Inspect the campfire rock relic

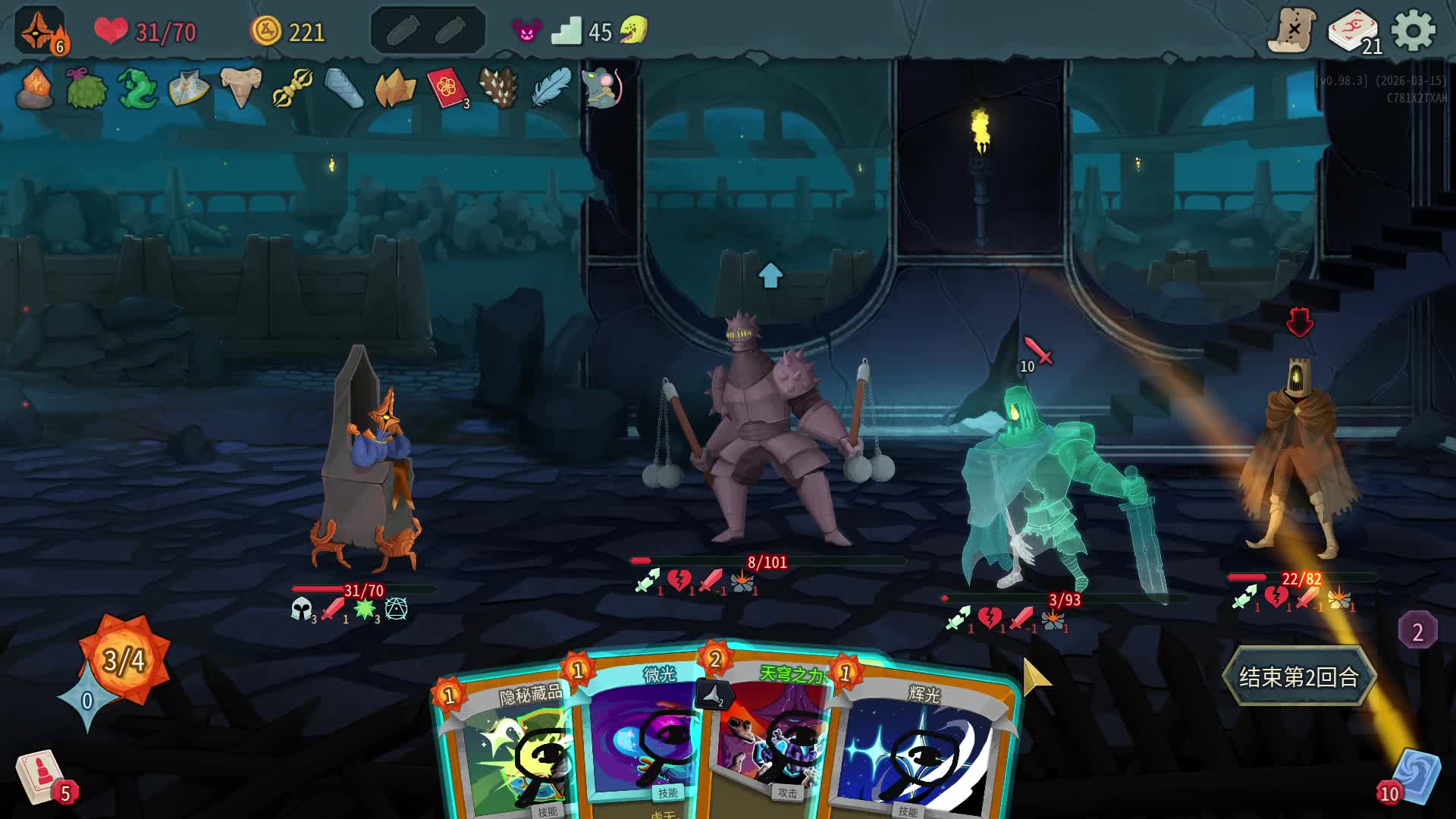click(x=35, y=89)
